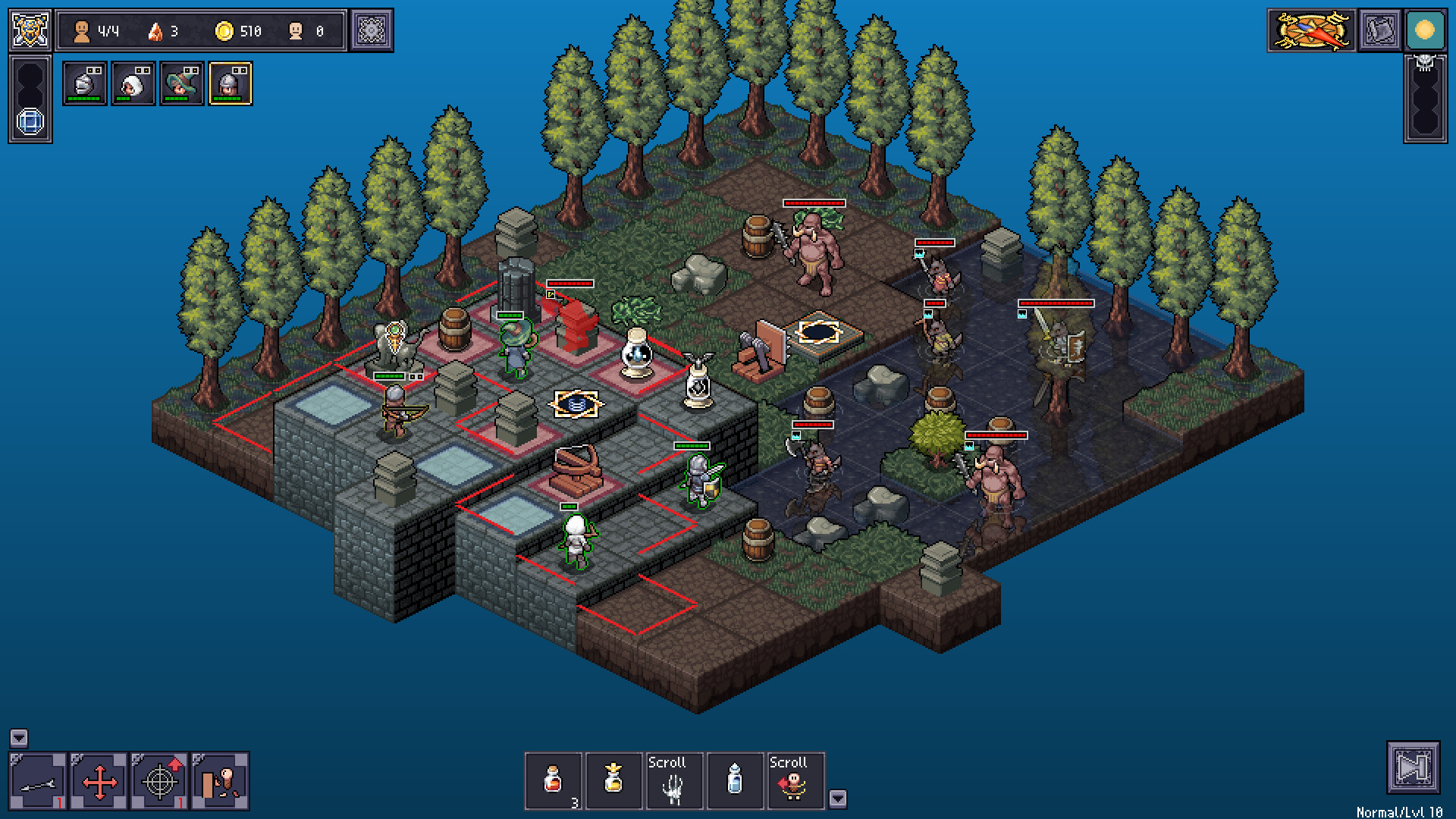Click the armored knight's green health bar
Image resolution: width=1456 pixels, height=819 pixels.
[692, 445]
